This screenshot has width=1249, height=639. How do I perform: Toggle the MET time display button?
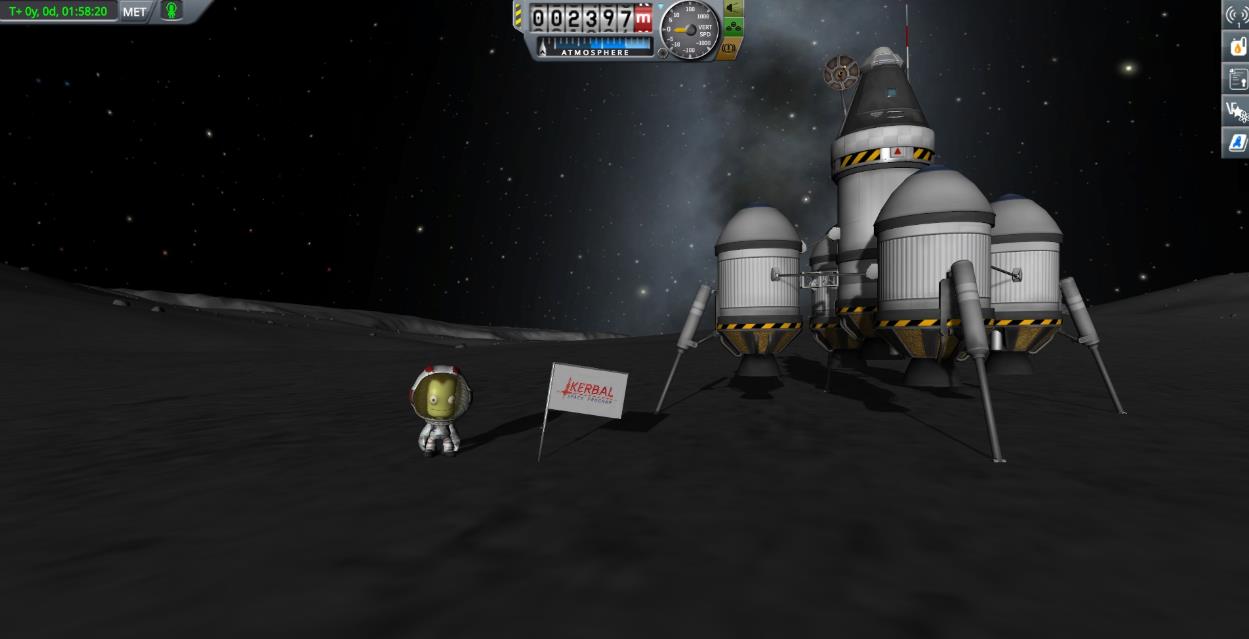[x=134, y=12]
